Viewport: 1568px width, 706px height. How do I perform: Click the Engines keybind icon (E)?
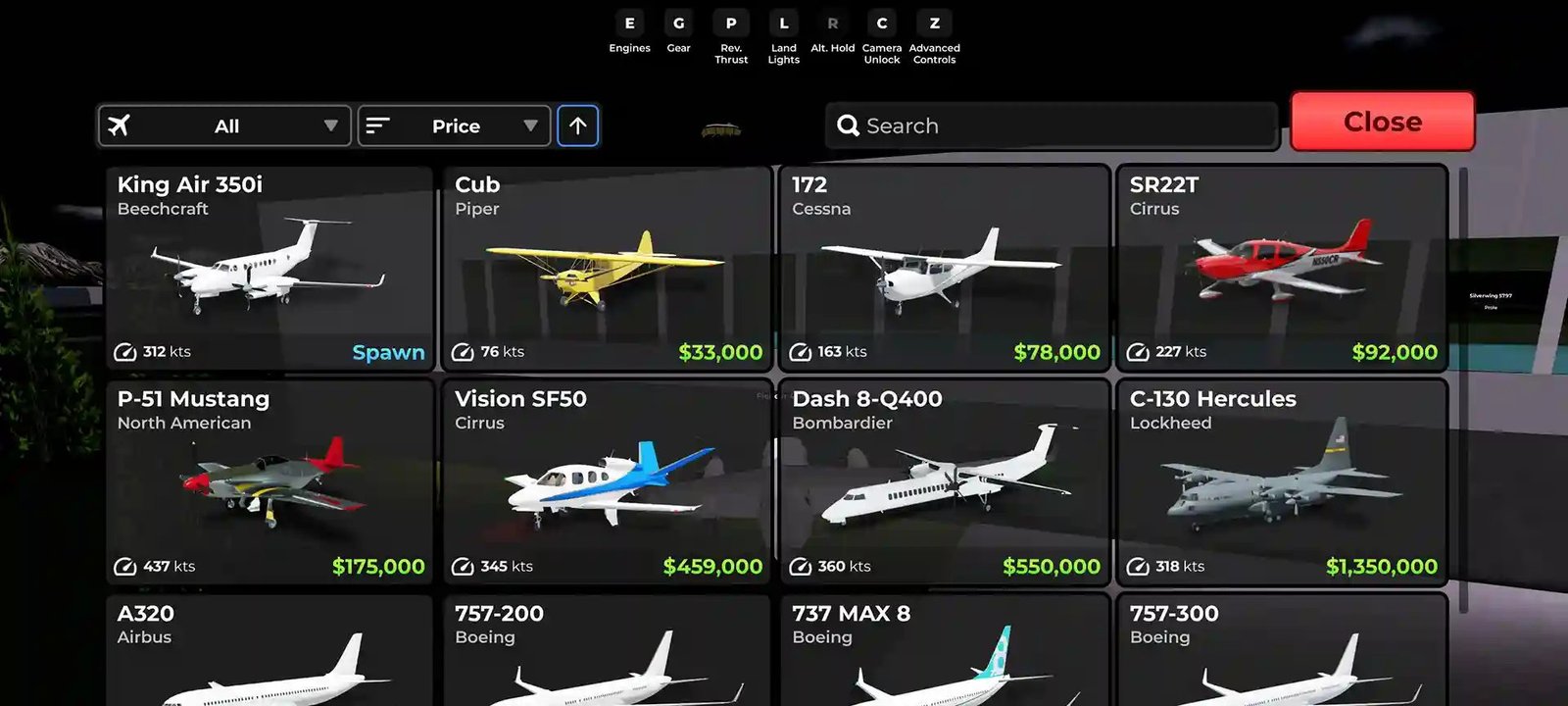629,23
